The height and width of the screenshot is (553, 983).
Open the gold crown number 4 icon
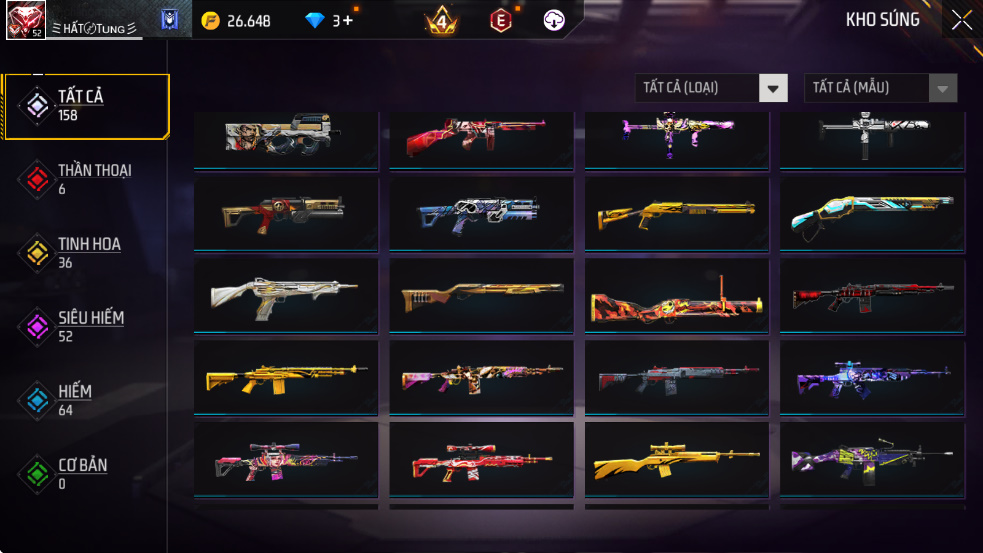tap(441, 20)
